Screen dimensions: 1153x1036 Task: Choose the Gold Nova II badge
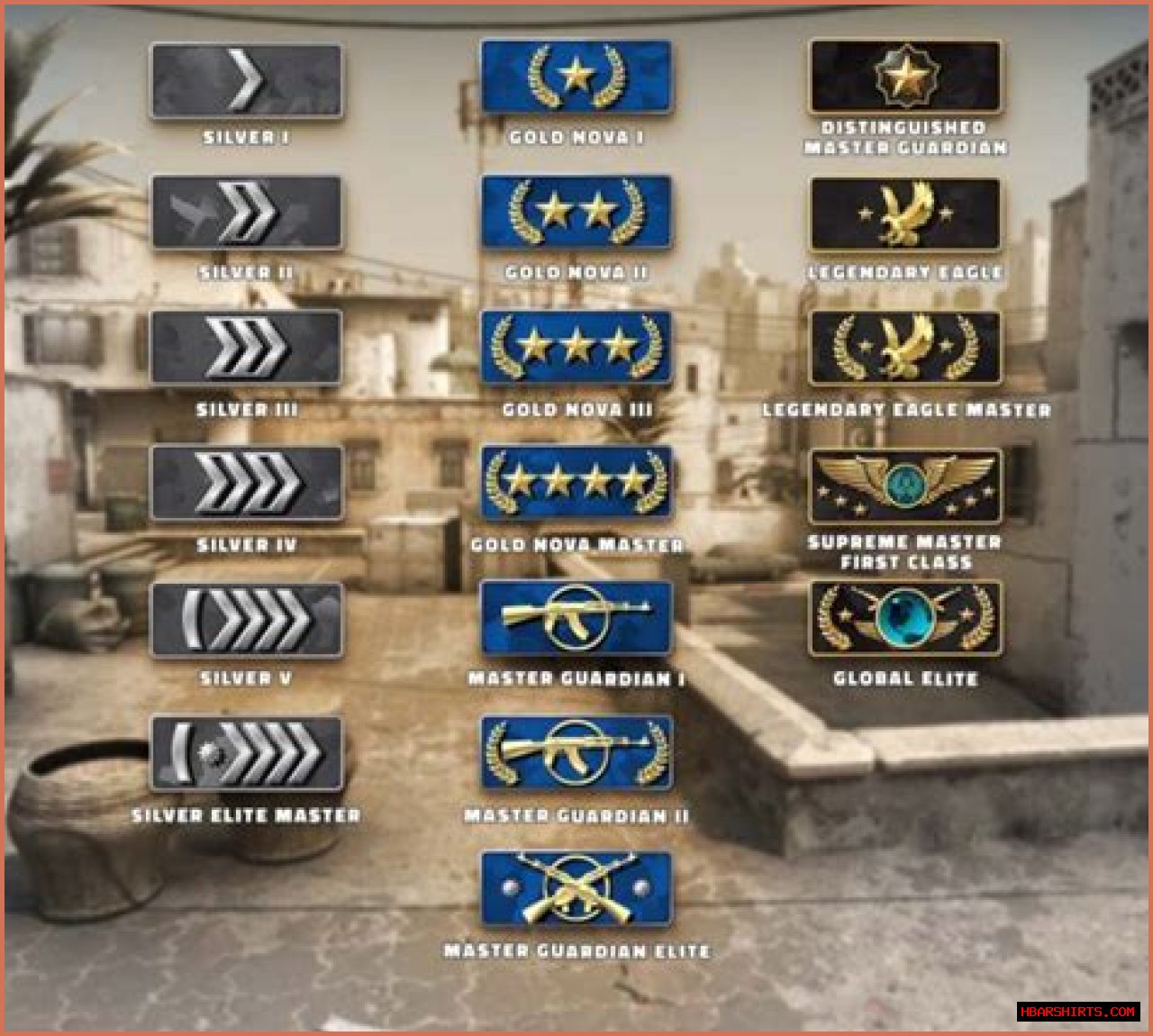coord(576,213)
